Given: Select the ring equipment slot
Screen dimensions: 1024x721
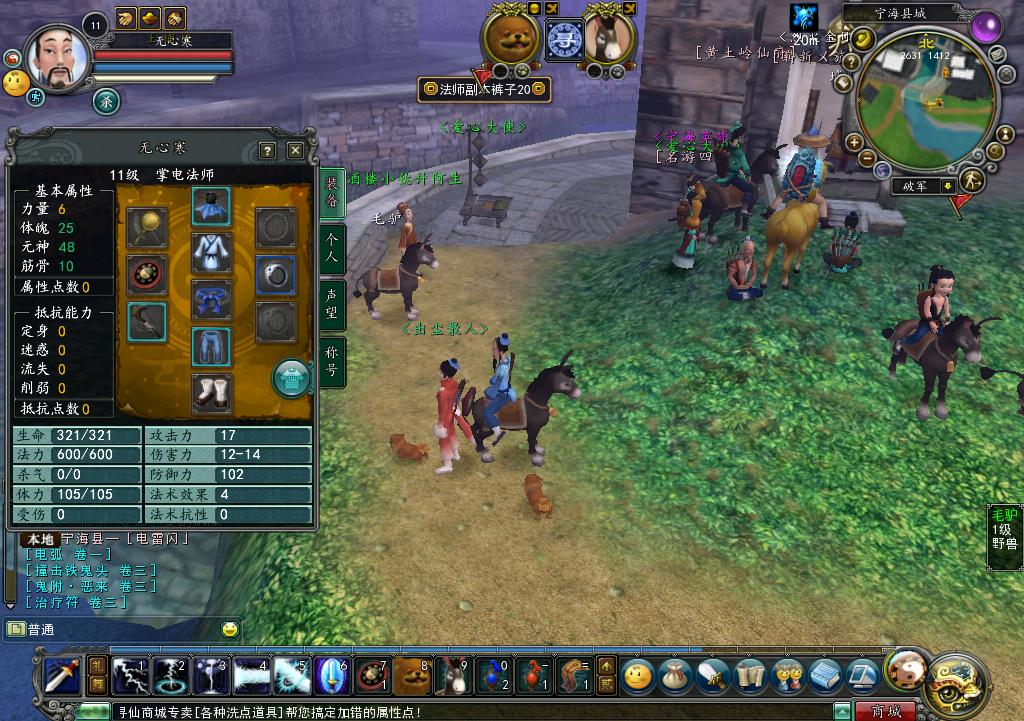Looking at the screenshot, I should (273, 274).
